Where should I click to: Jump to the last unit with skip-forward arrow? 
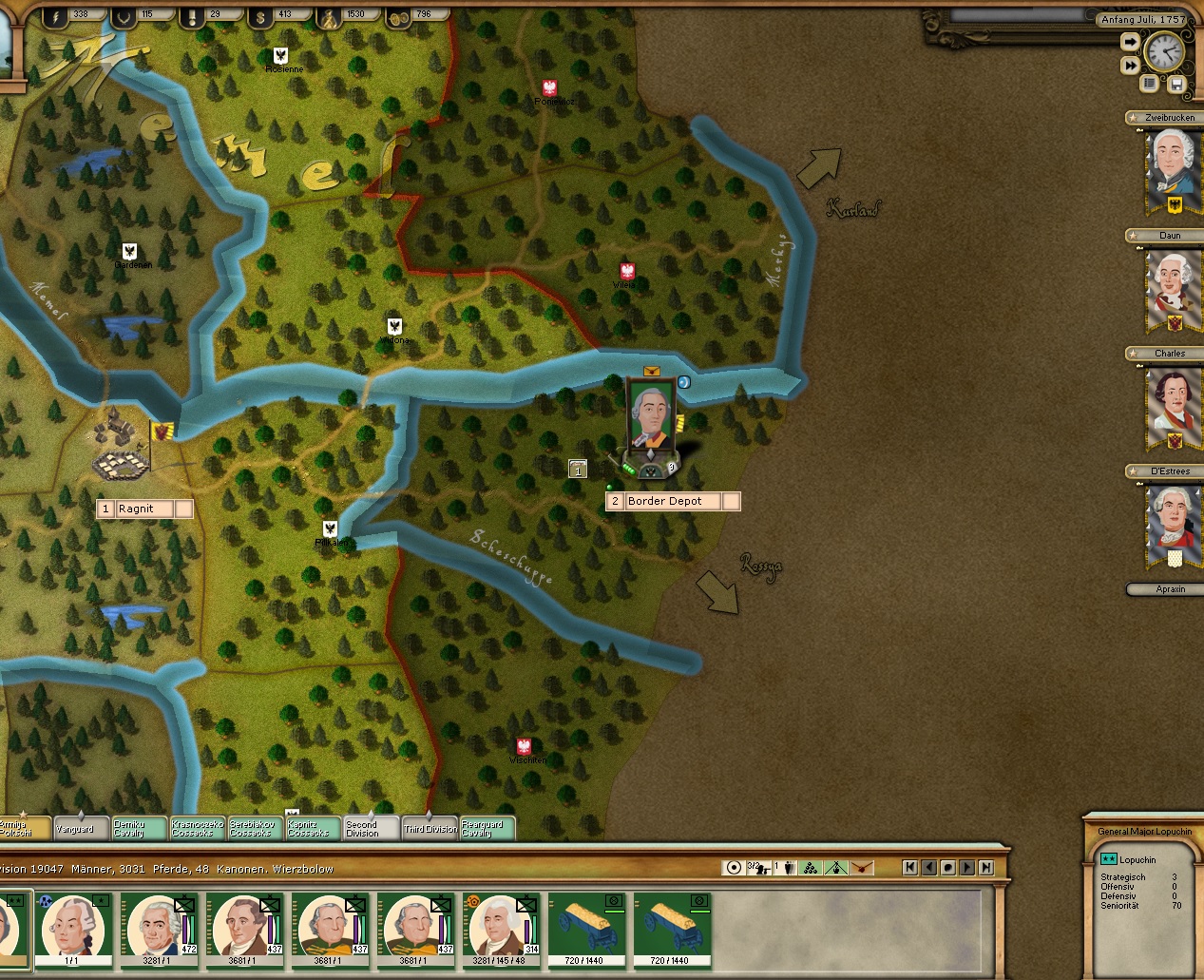tap(986, 867)
